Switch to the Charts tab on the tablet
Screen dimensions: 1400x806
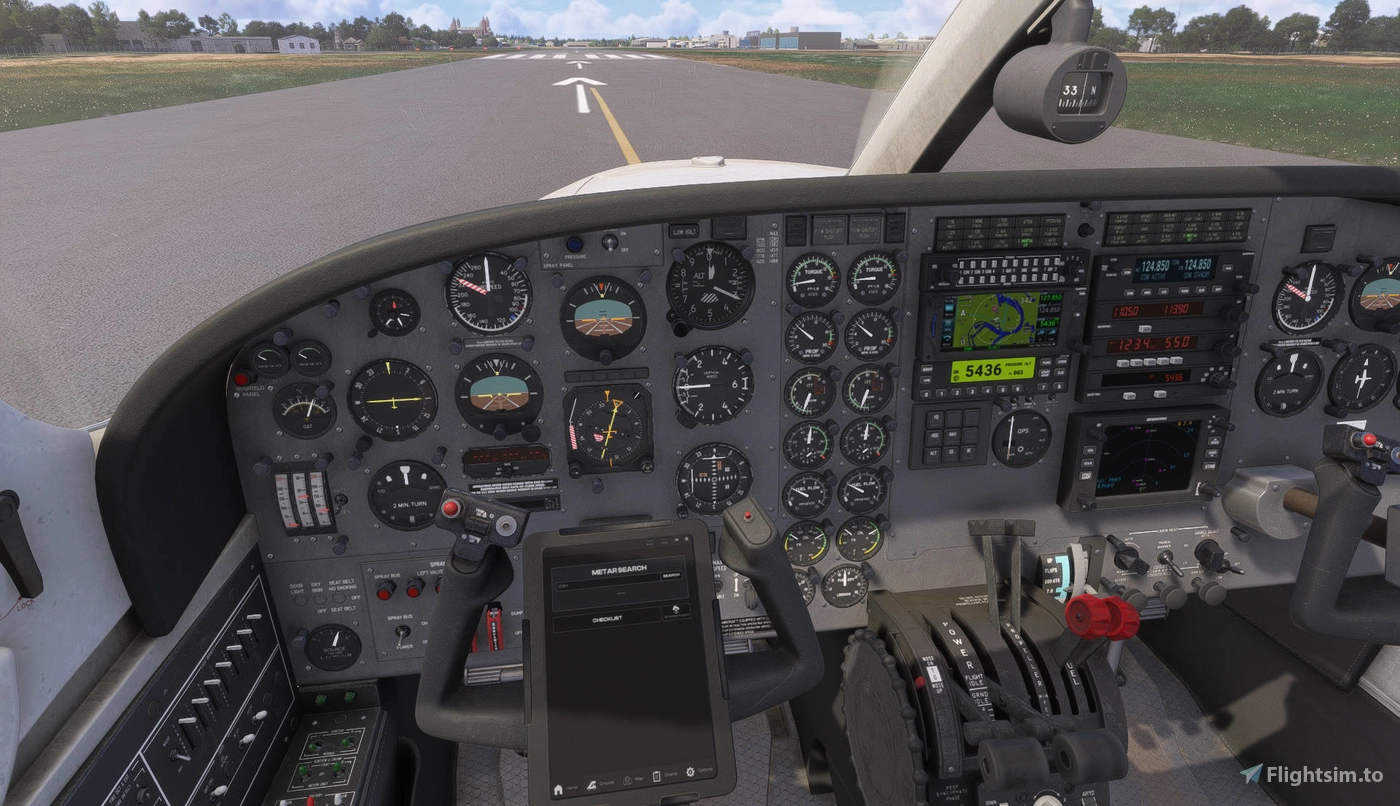[x=657, y=775]
